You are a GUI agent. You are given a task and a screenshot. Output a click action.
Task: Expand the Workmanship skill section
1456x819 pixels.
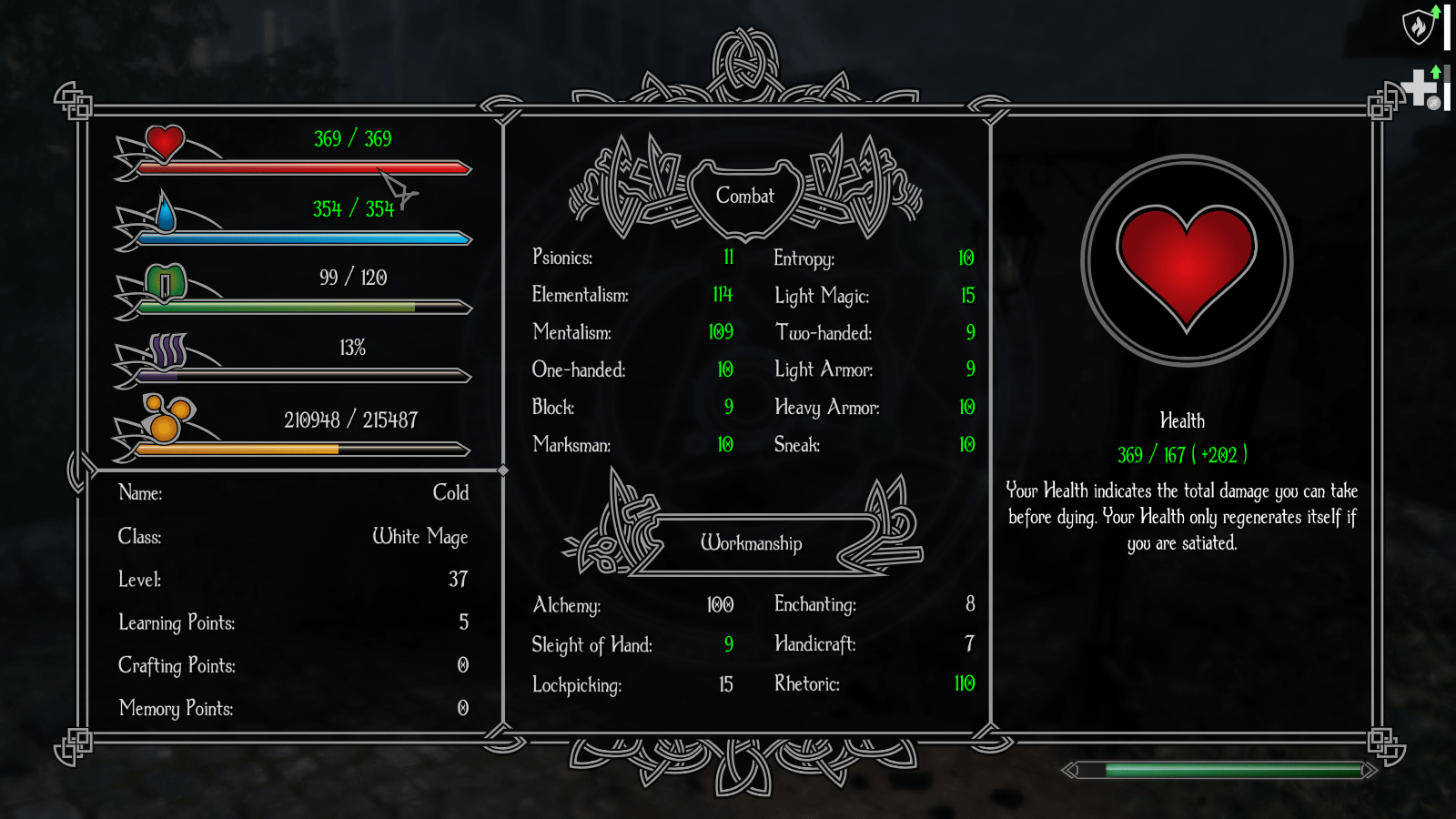click(752, 543)
